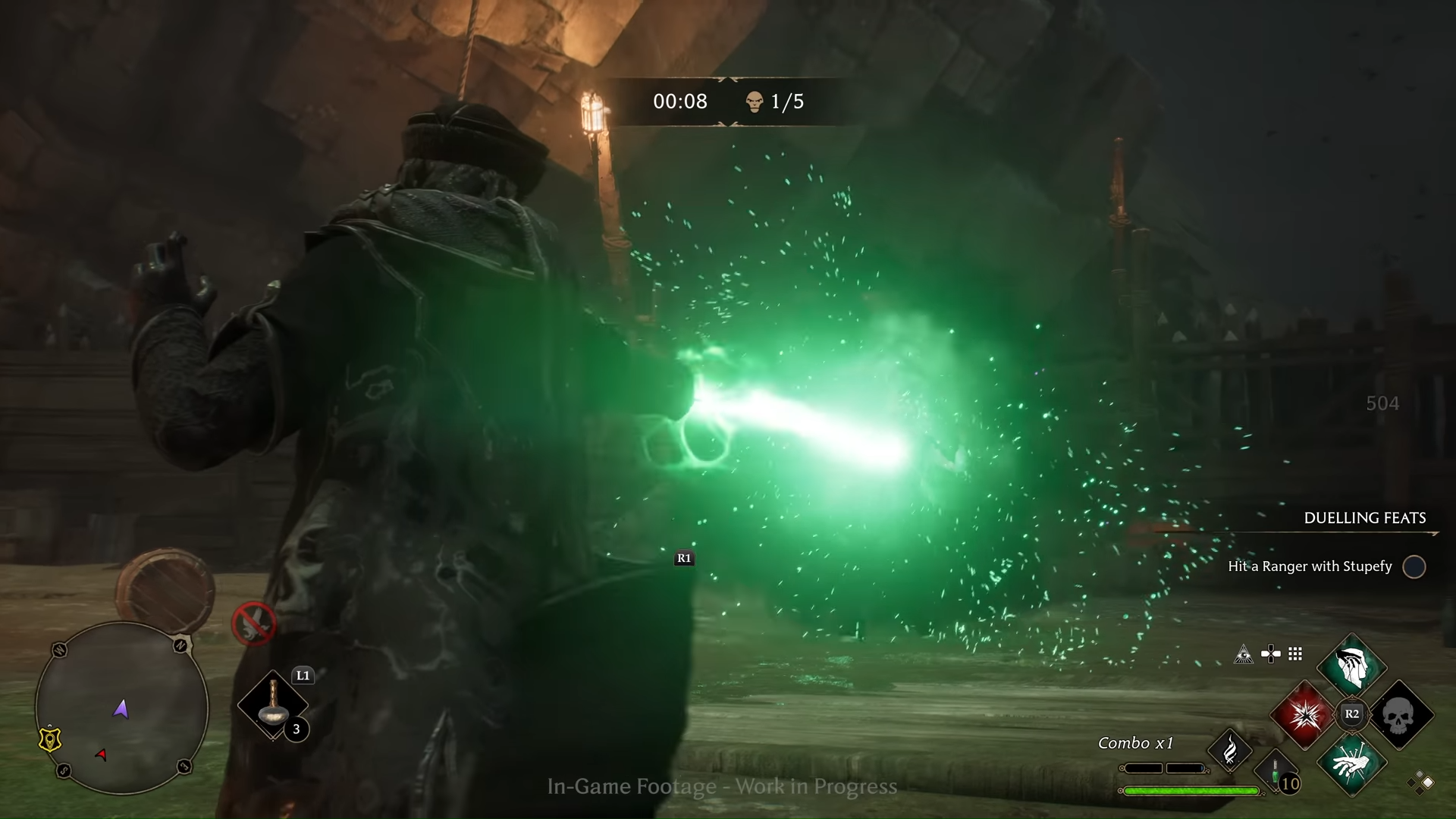This screenshot has height=819, width=1456.
Task: Click the Hit a Ranger with Stupefy text
Action: pos(1310,566)
